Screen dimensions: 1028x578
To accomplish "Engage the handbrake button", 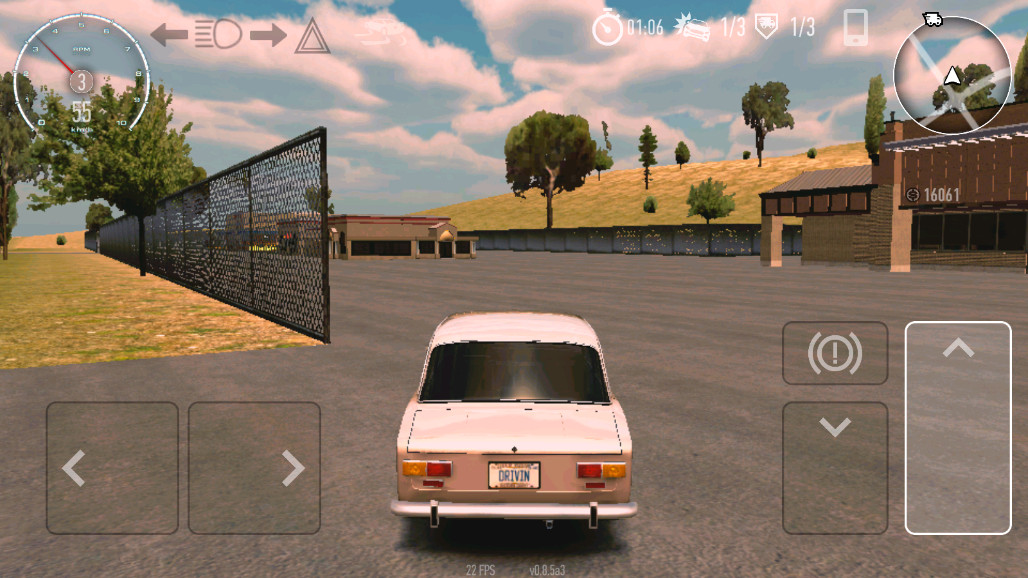I will pyautogui.click(x=835, y=353).
